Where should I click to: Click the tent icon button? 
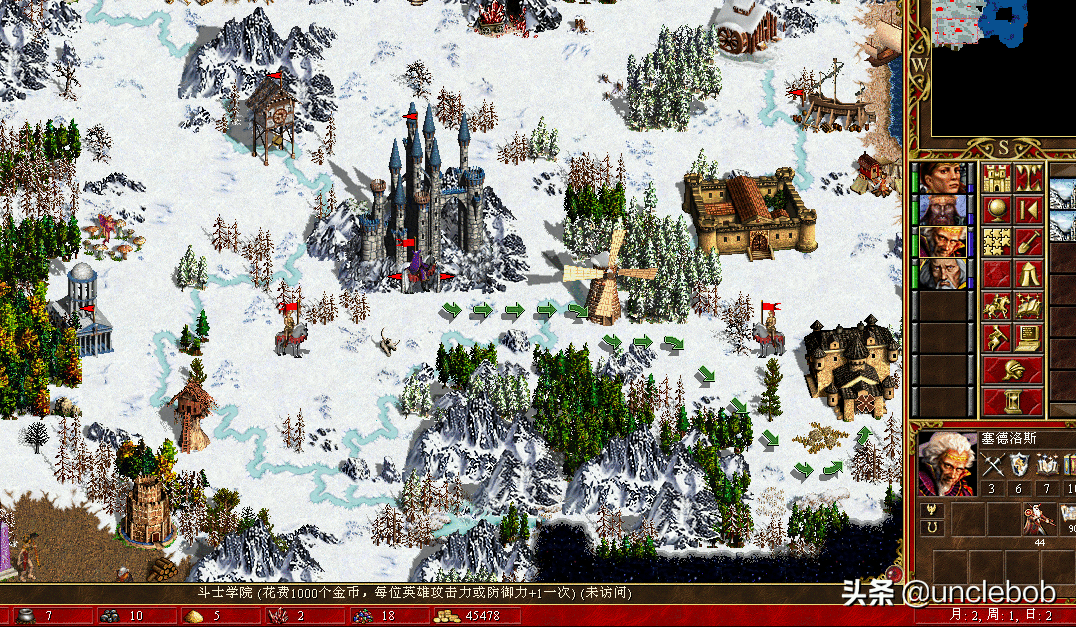point(1027,273)
